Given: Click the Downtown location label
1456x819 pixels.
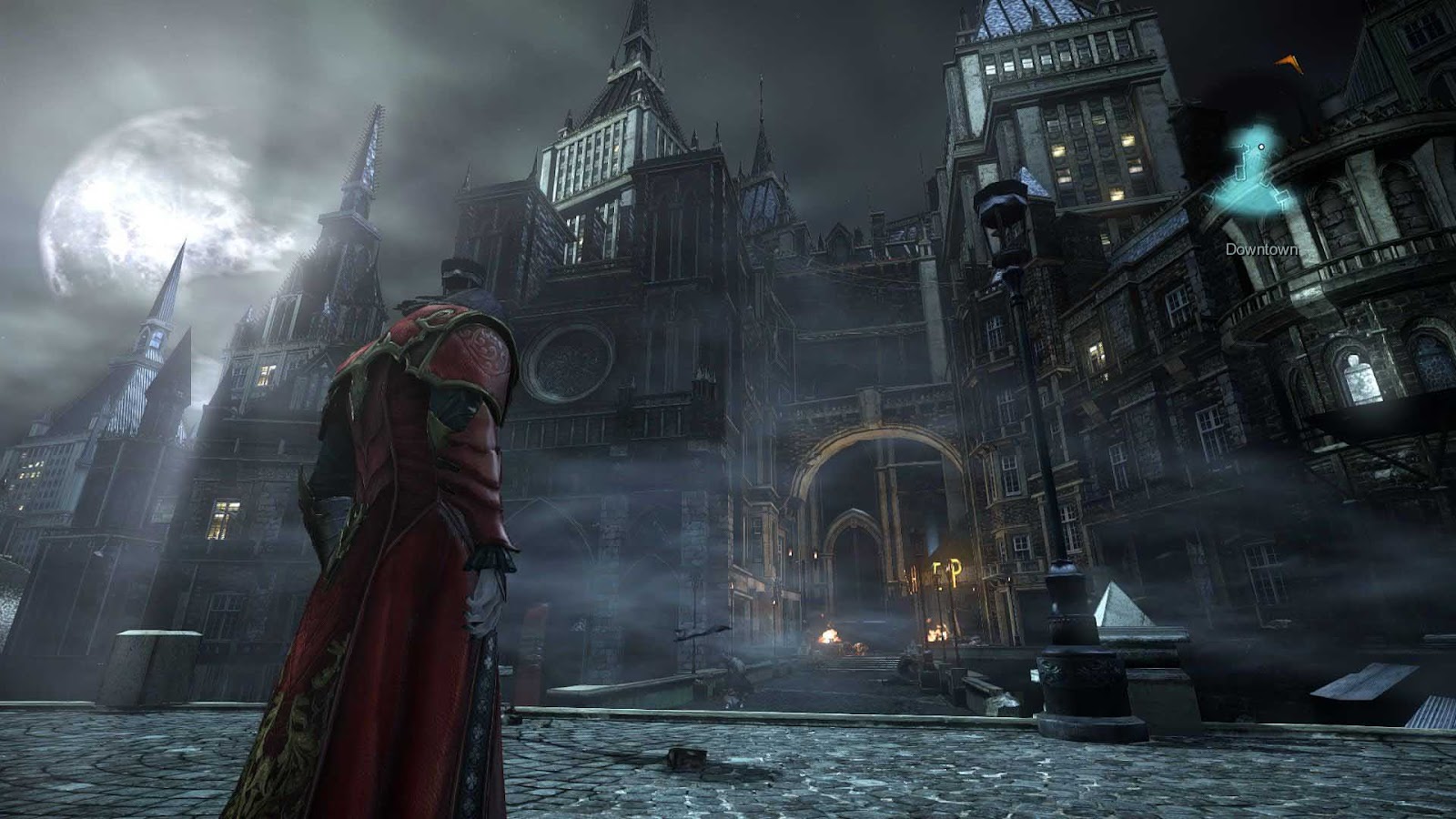Looking at the screenshot, I should point(1262,248).
